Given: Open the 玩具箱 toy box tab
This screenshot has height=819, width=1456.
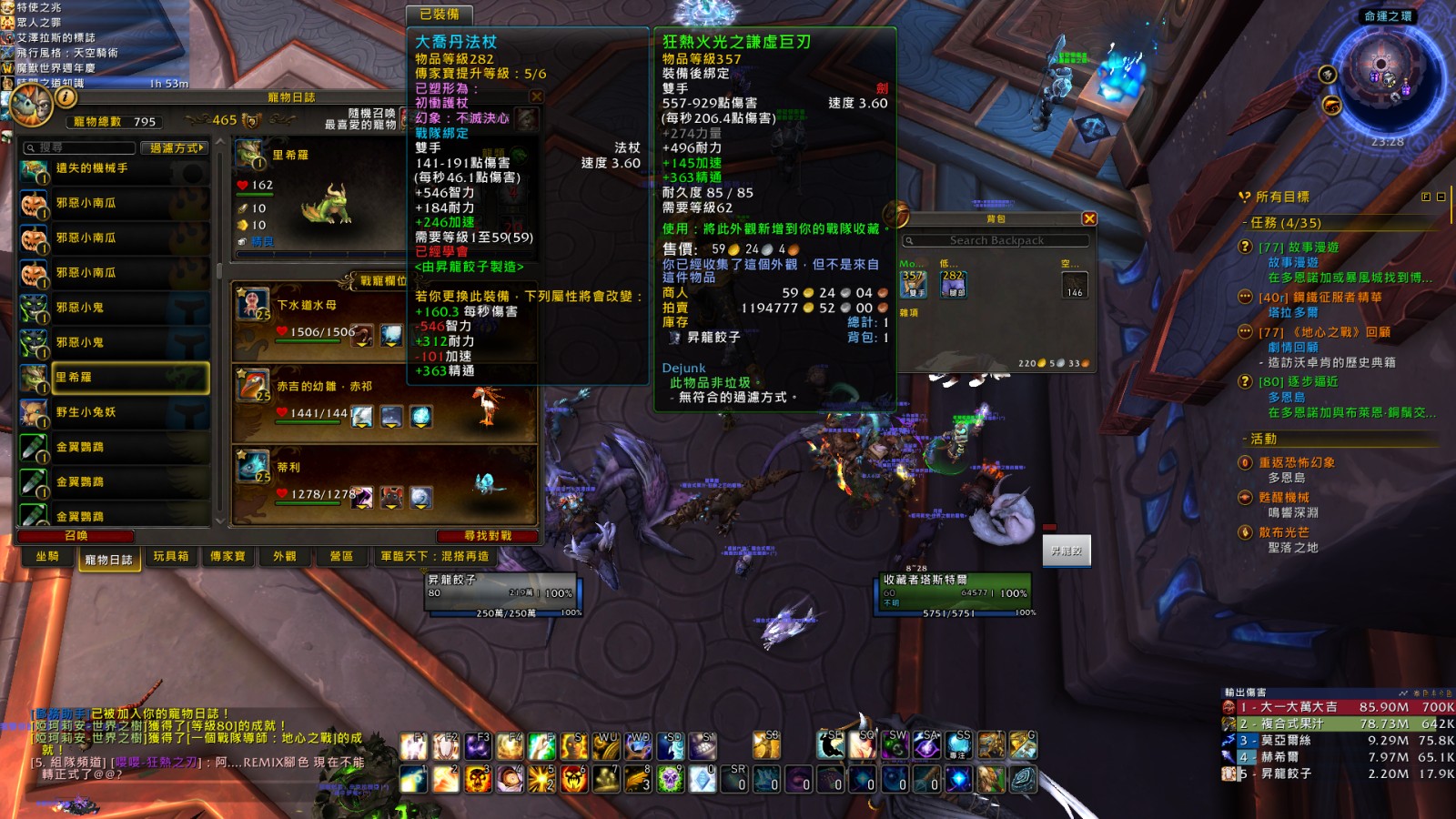Looking at the screenshot, I should [171, 557].
